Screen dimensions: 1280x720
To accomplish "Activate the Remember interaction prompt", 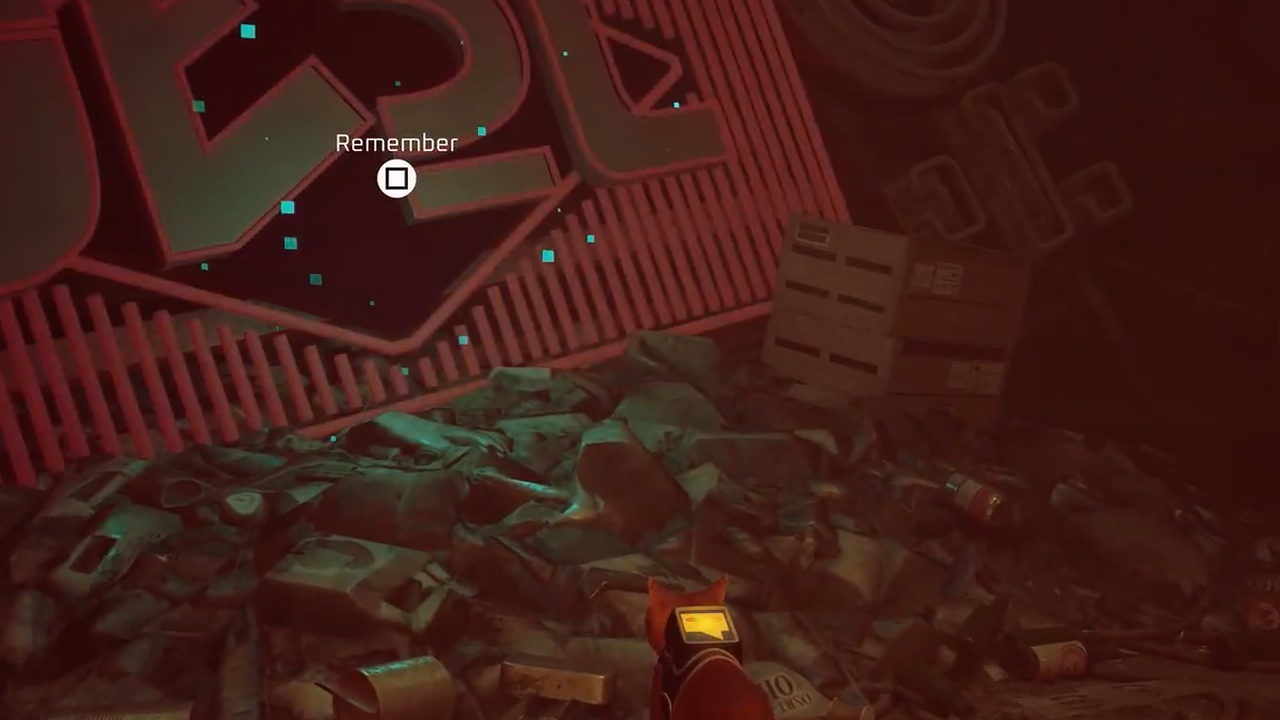I will click(x=396, y=179).
